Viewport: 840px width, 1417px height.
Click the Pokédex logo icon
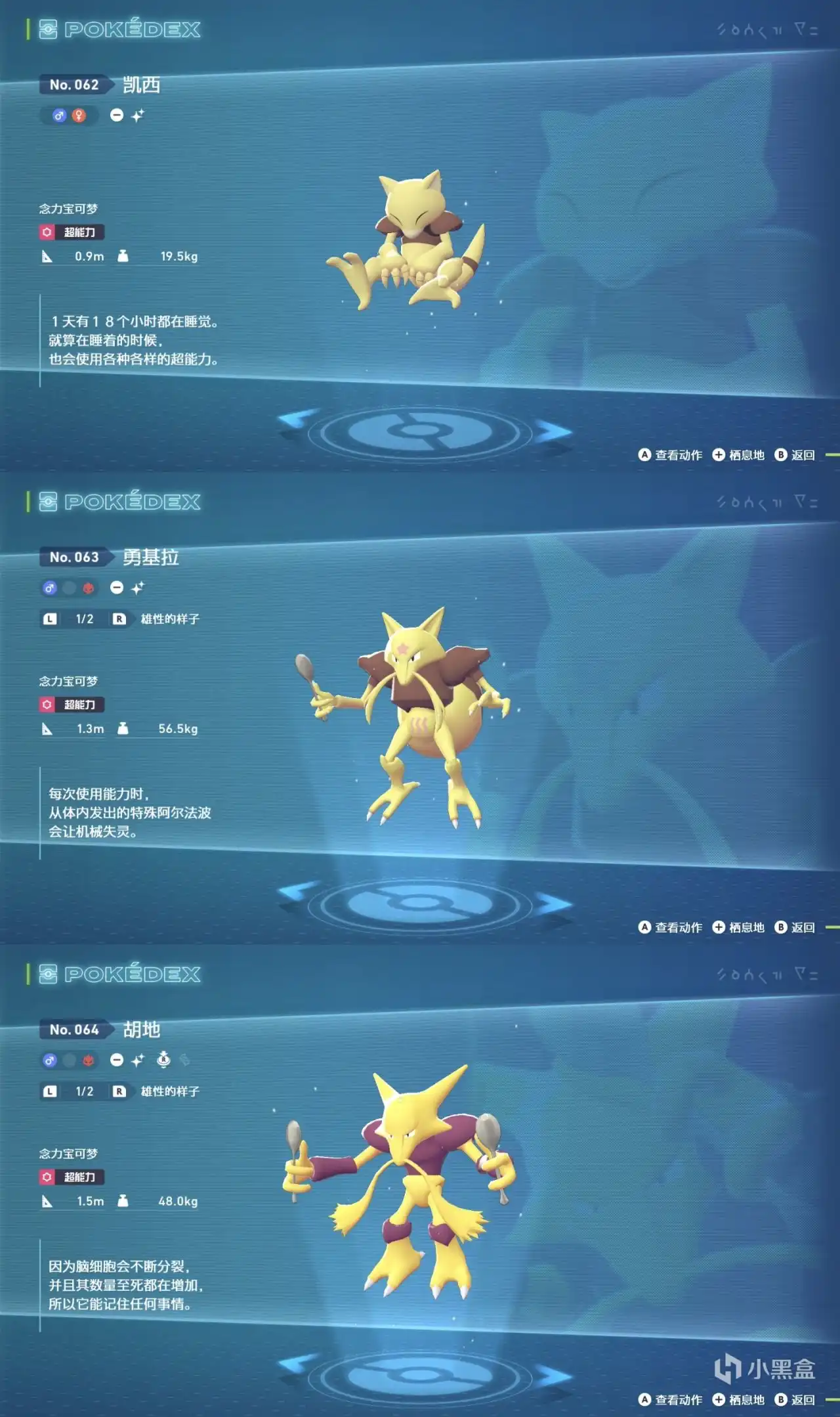pos(49,29)
